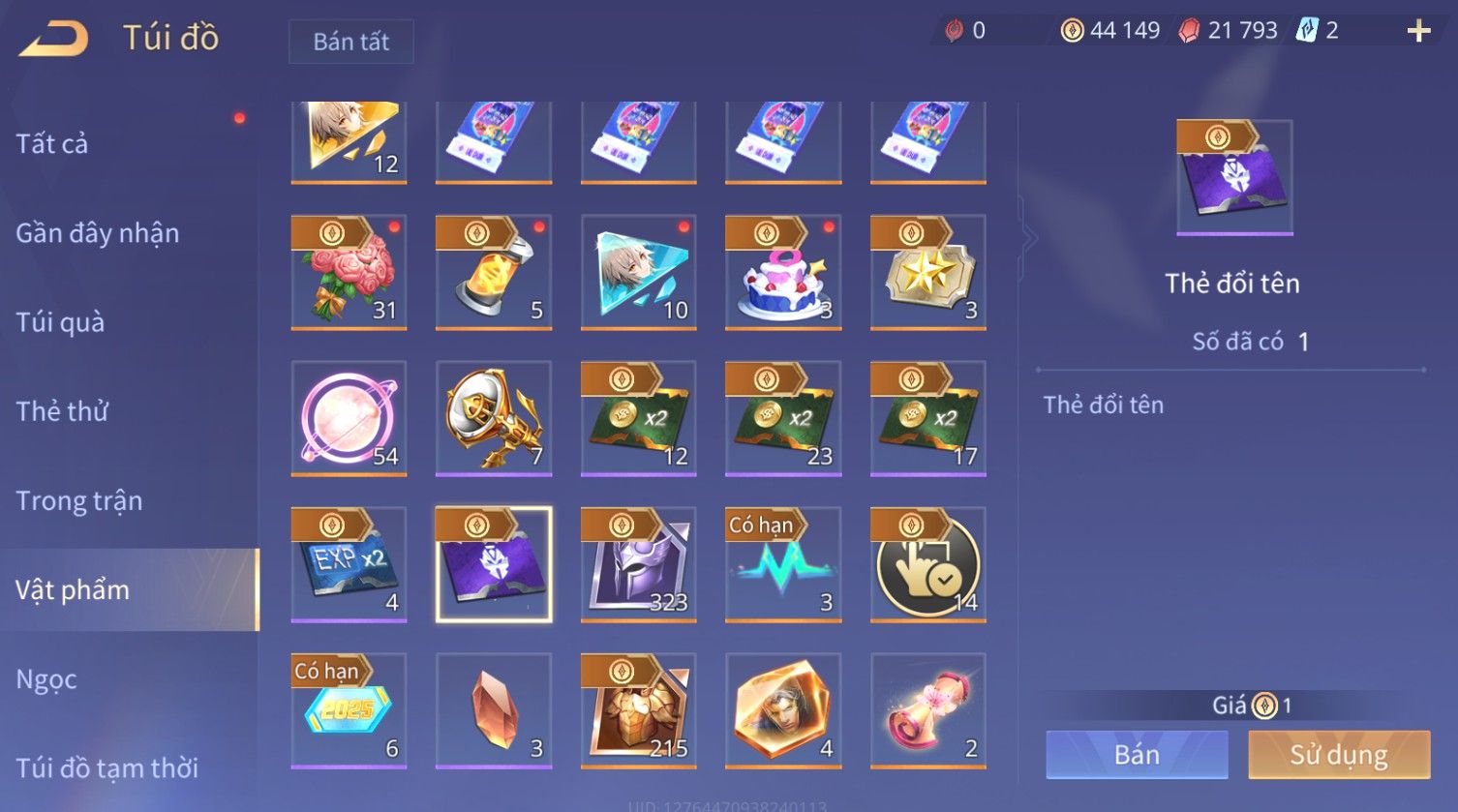Go back with the return arrow
Viewport: 1458px width, 812px height.
click(55, 39)
